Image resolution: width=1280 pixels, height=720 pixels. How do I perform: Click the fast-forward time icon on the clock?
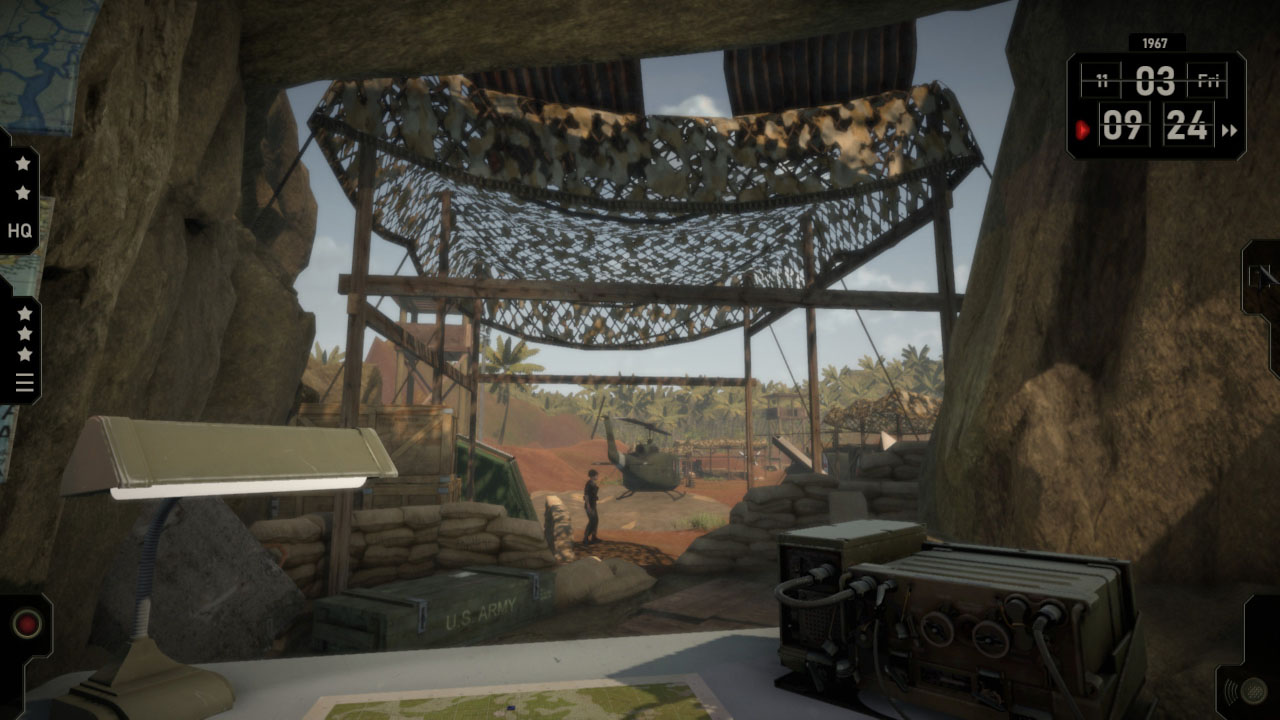pos(1227,128)
